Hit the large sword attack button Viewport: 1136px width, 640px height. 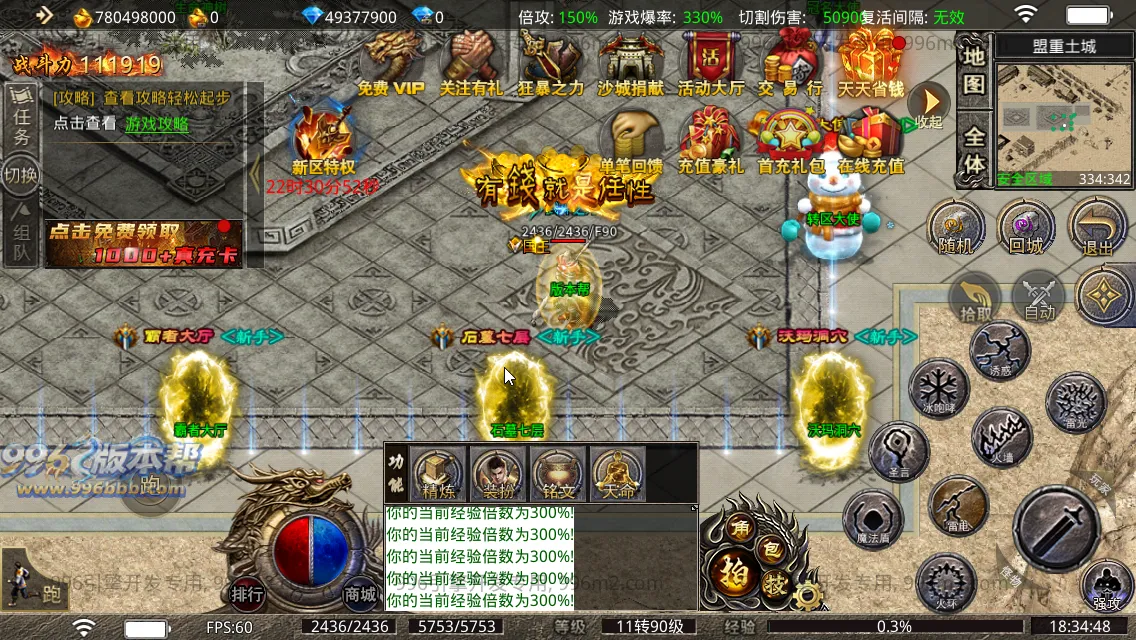pyautogui.click(x=1056, y=527)
